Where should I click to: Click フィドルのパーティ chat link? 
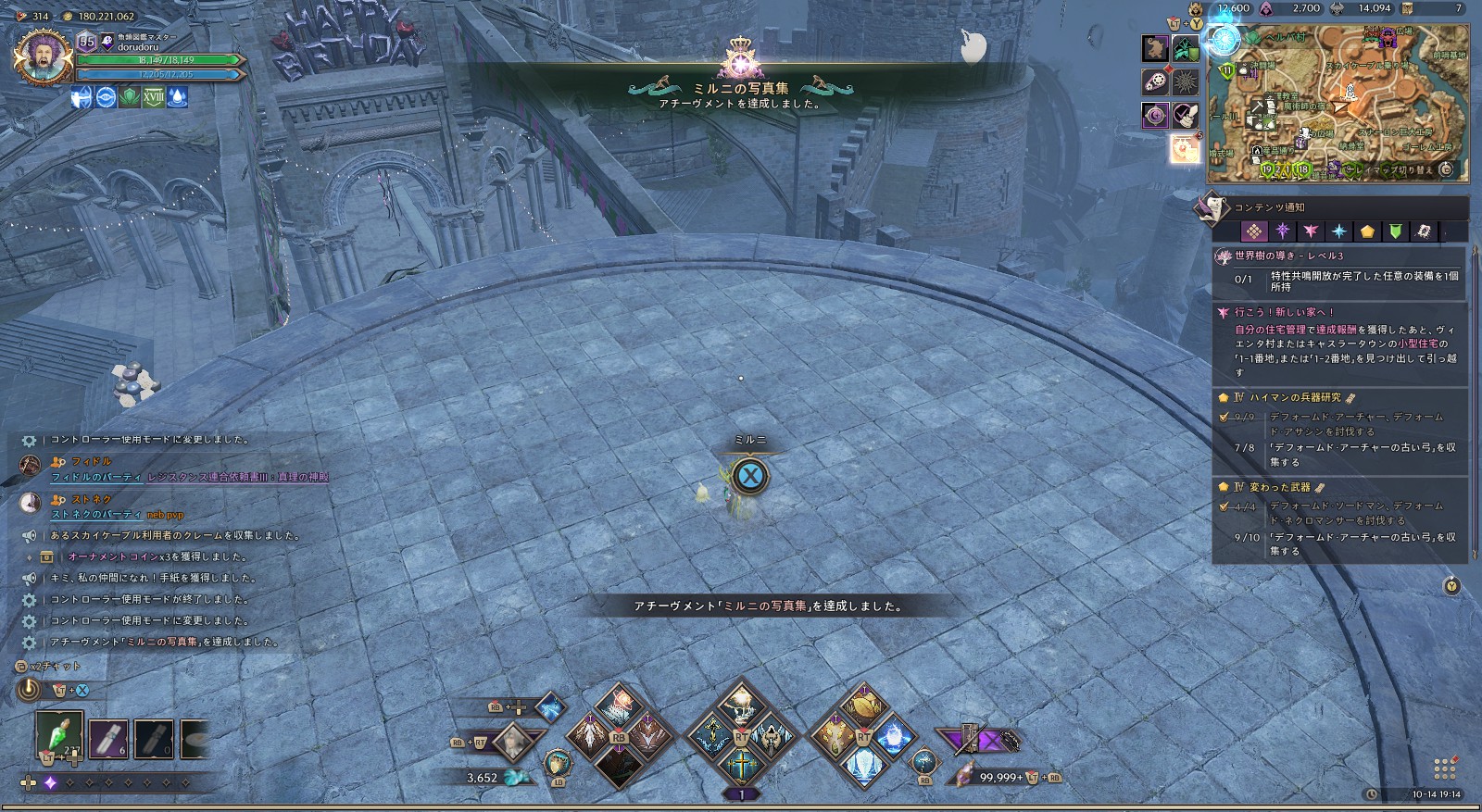pyautogui.click(x=96, y=478)
